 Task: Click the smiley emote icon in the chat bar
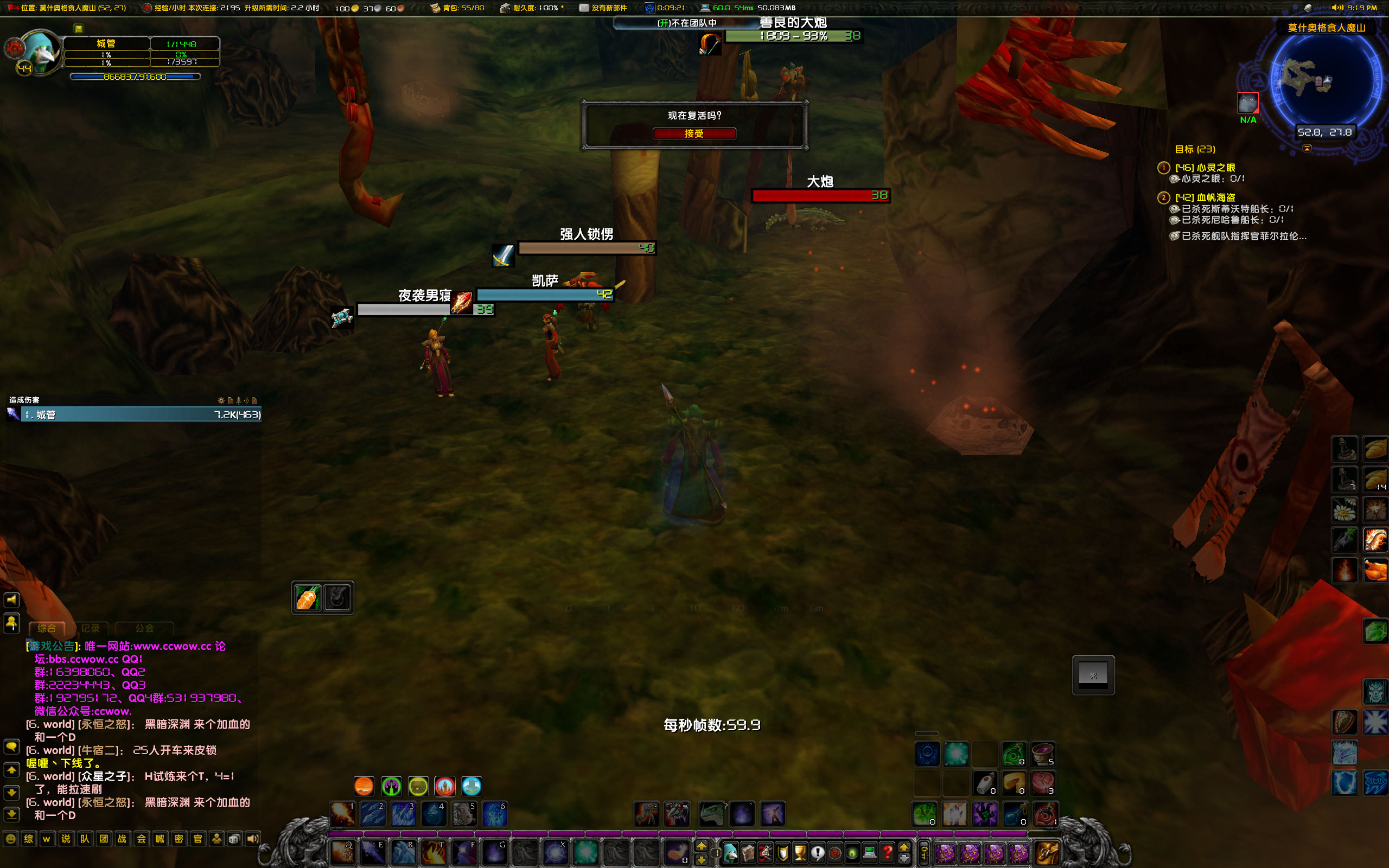point(11,839)
